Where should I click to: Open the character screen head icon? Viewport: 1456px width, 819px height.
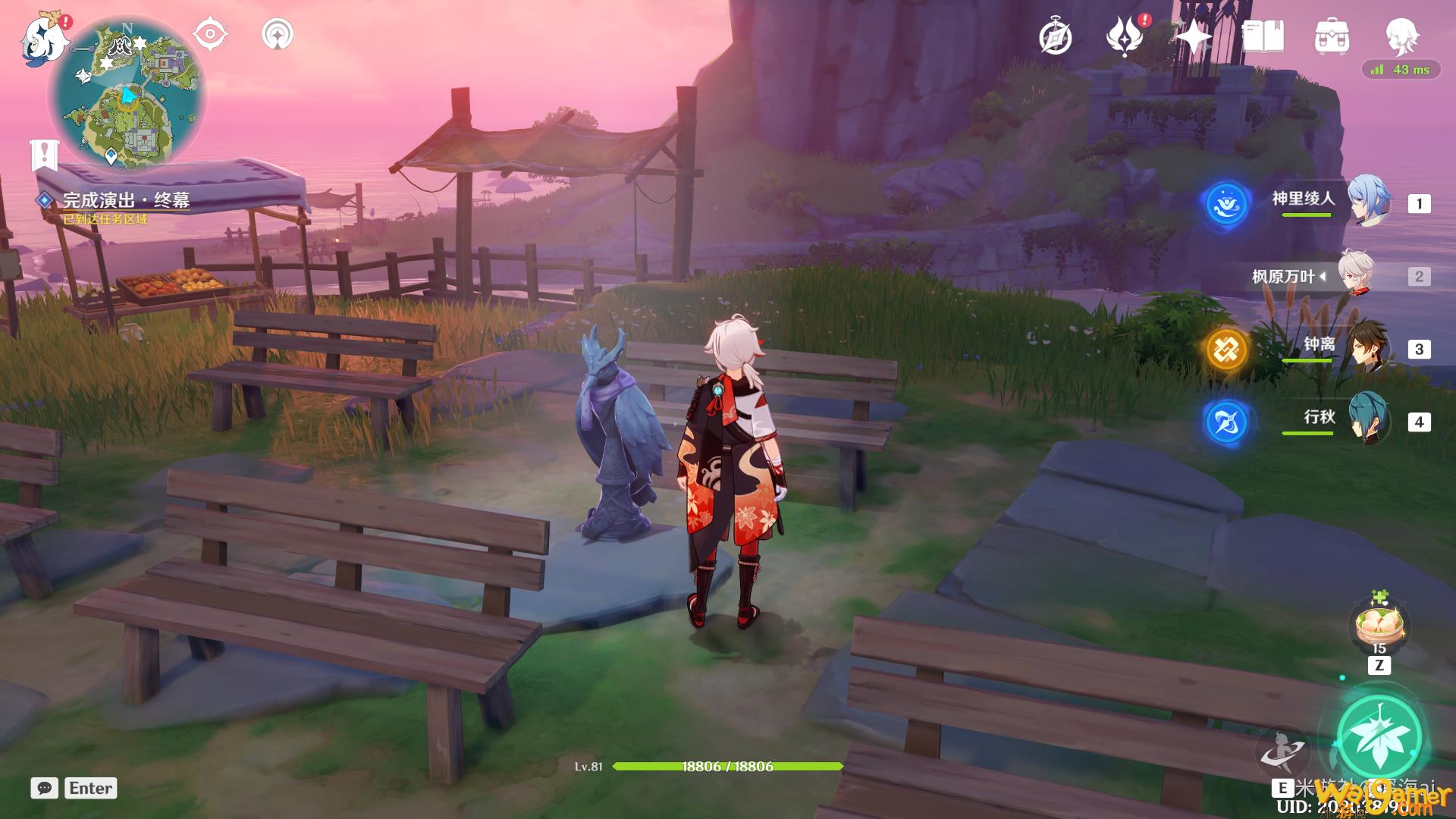[x=1401, y=35]
